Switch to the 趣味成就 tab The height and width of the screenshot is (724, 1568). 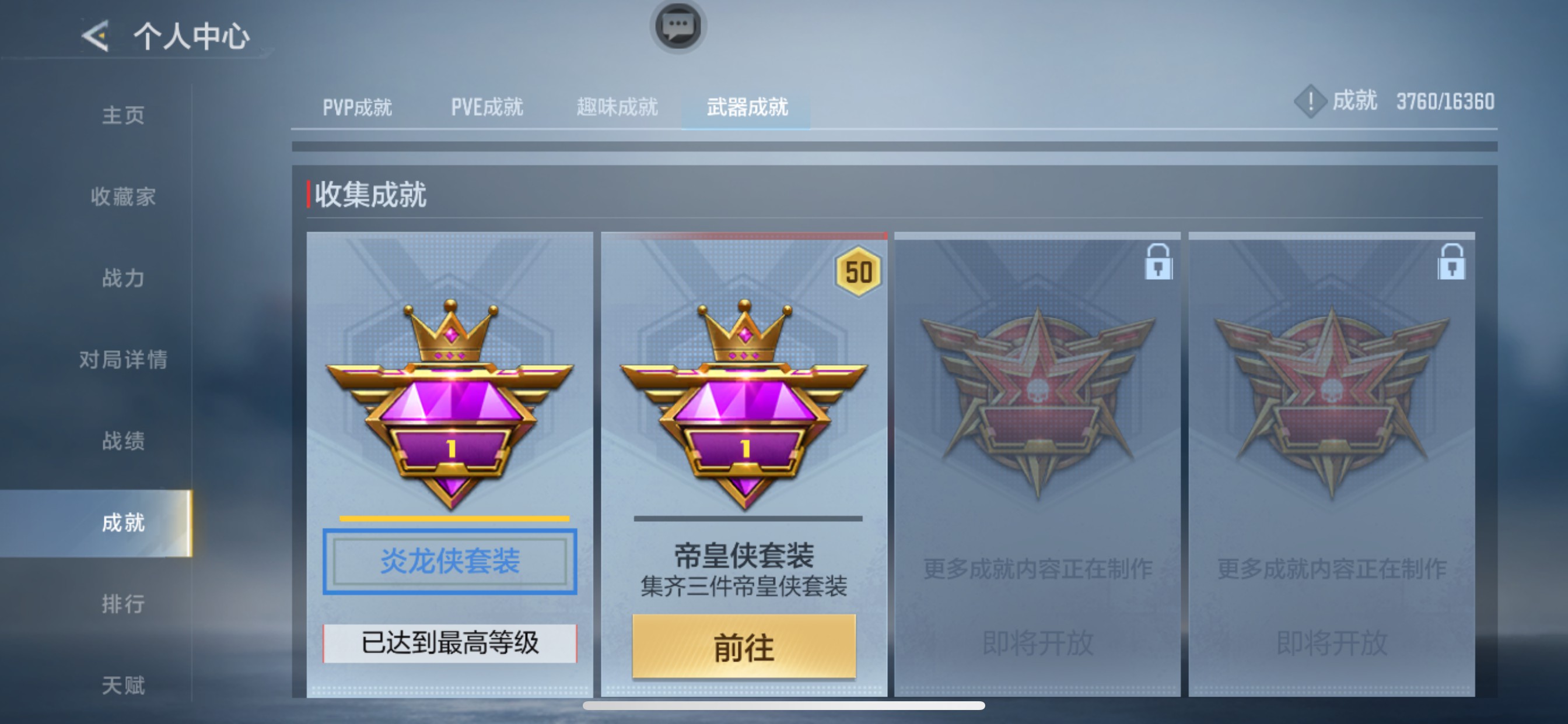click(x=617, y=108)
